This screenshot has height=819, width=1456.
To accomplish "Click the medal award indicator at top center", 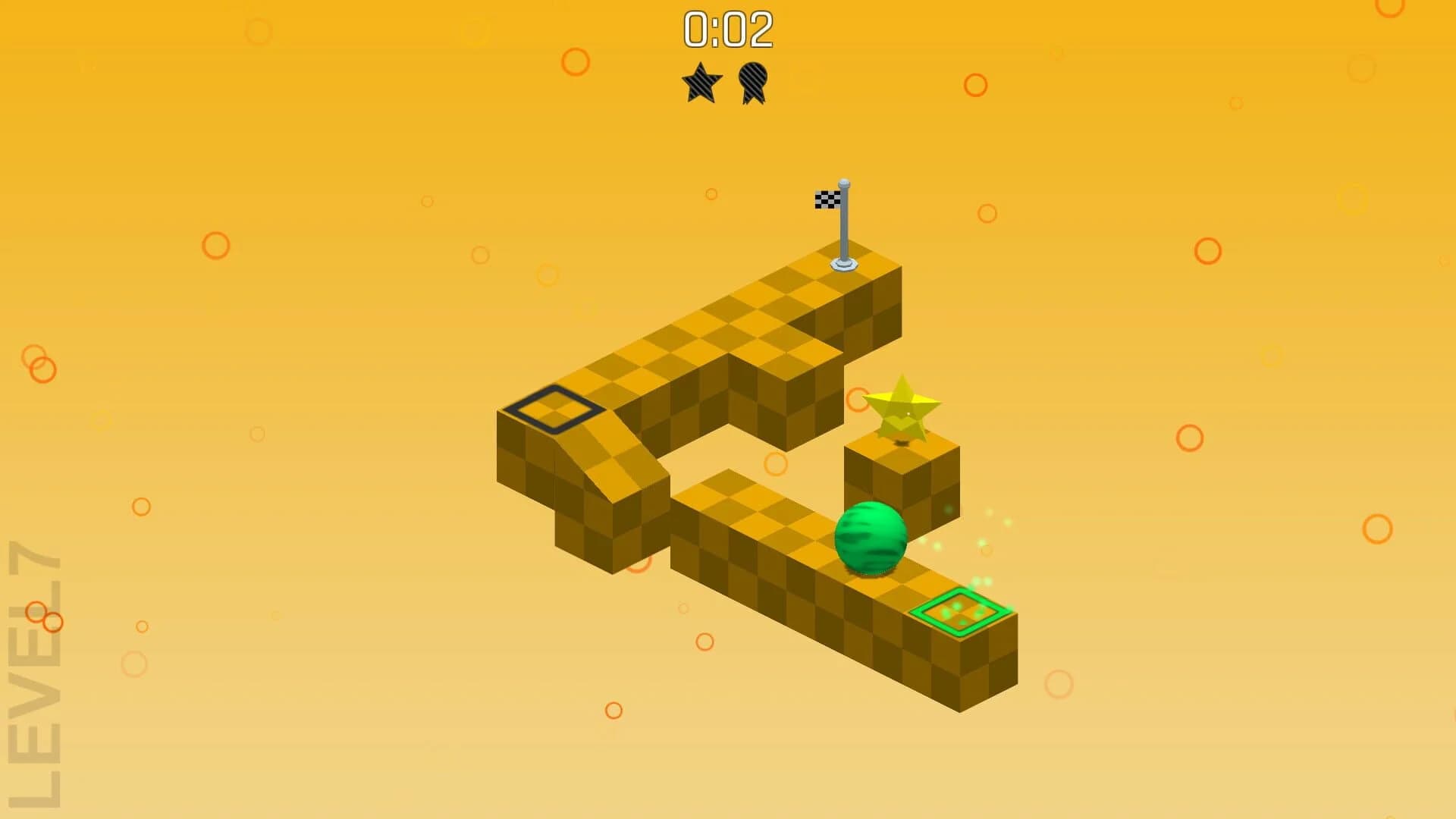I will click(x=753, y=80).
